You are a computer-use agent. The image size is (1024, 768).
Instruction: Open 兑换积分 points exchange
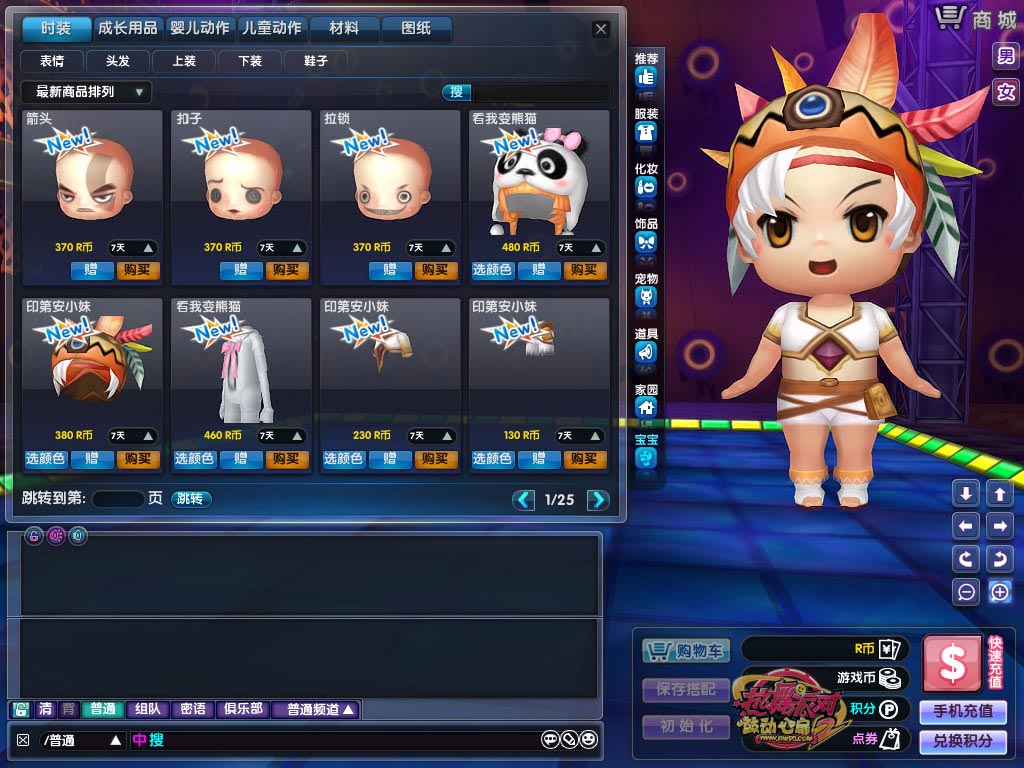962,741
